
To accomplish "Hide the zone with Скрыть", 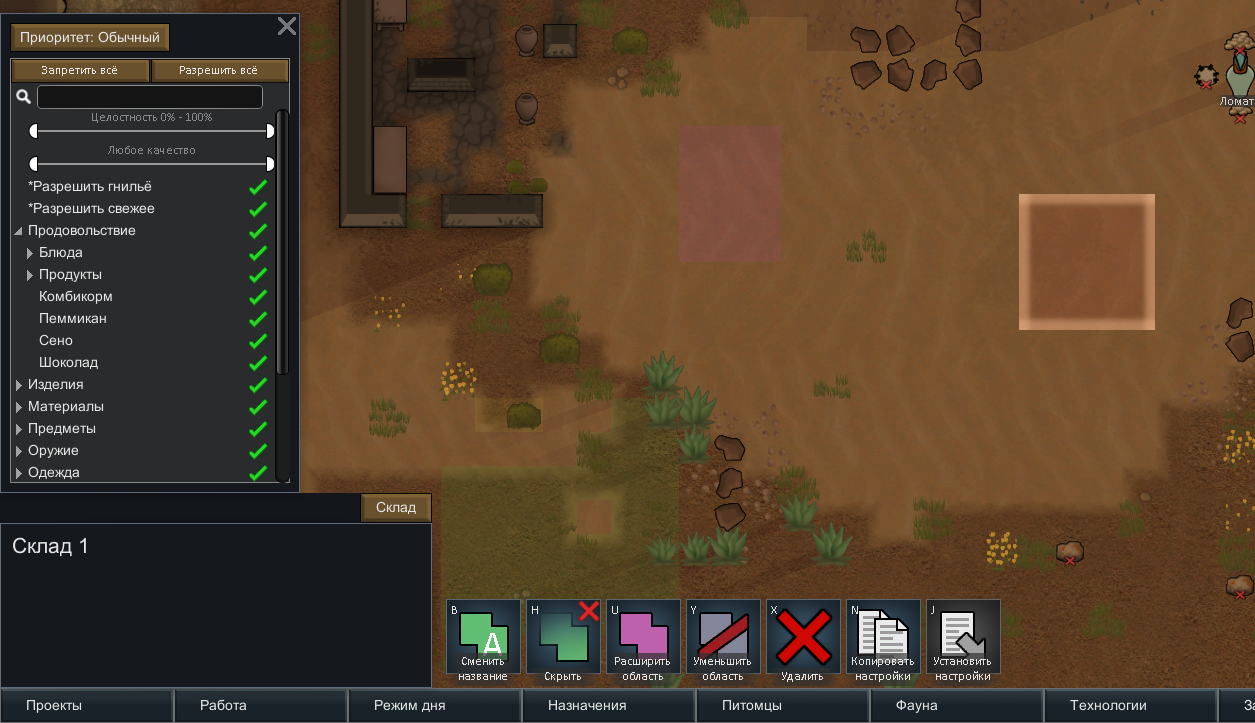I will (563, 636).
